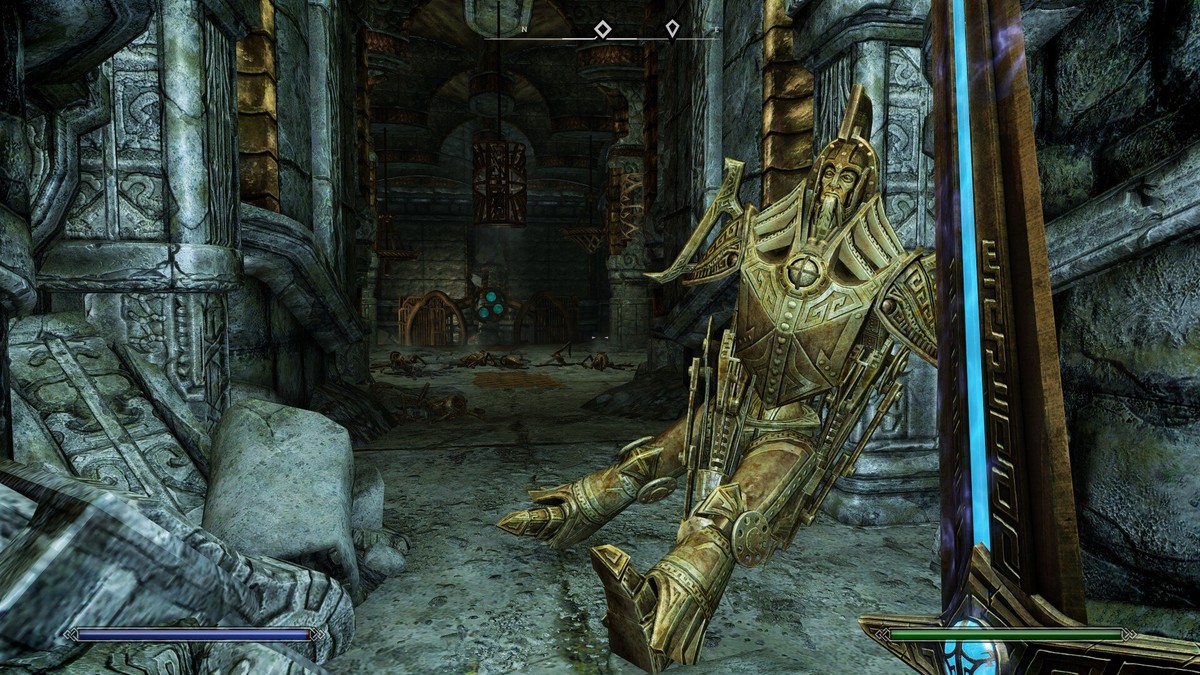Viewport: 1200px width, 675px height.
Task: Click the North letter on the compass
Action: click(524, 31)
